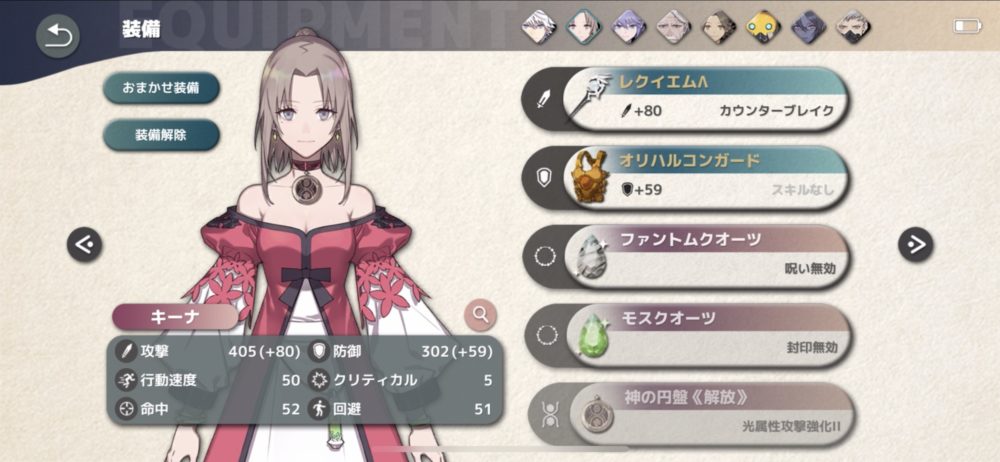Remove all gear with 装備解除
The width and height of the screenshot is (1000, 462).
(x=161, y=134)
